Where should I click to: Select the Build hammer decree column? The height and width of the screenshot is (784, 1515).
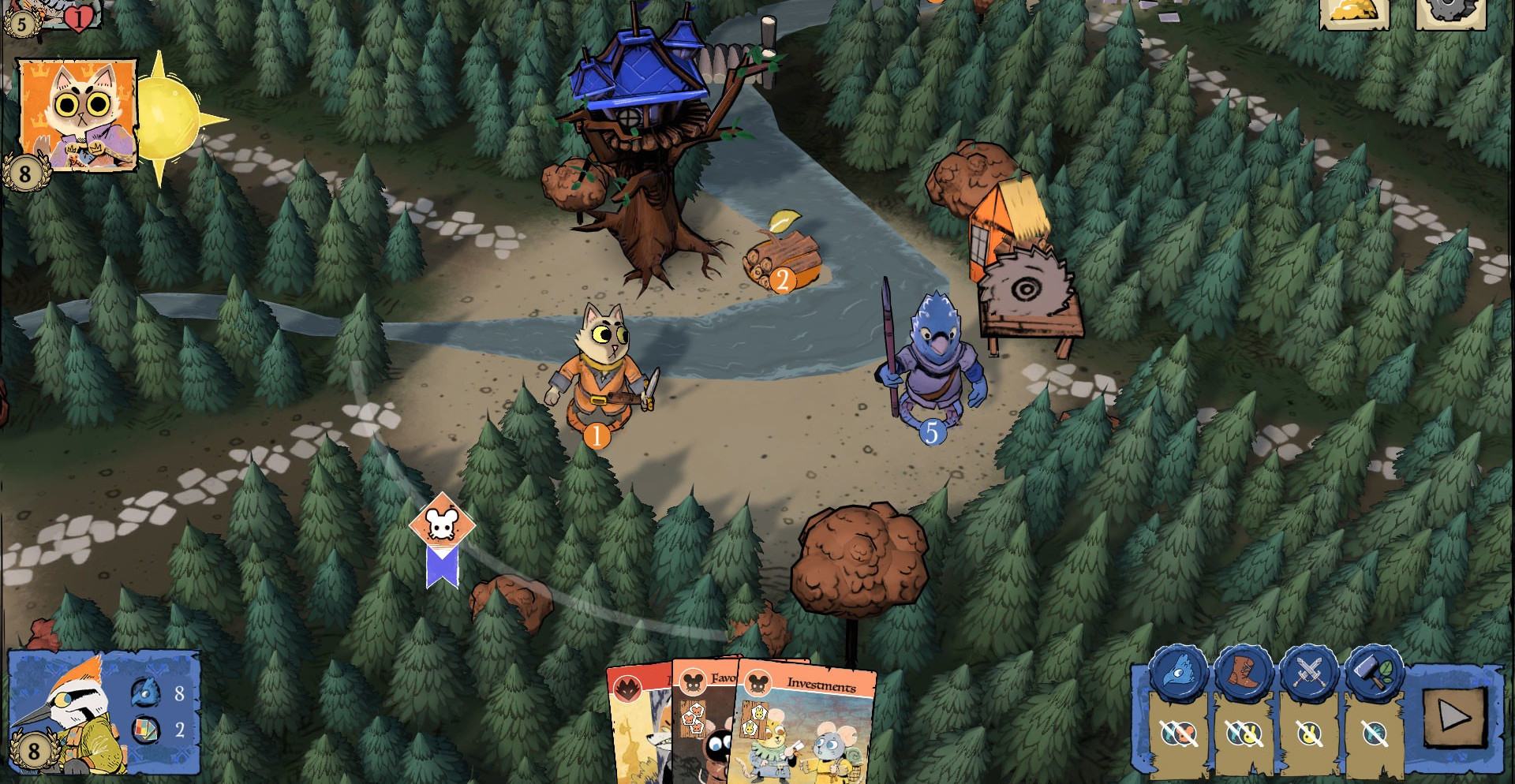1374,710
